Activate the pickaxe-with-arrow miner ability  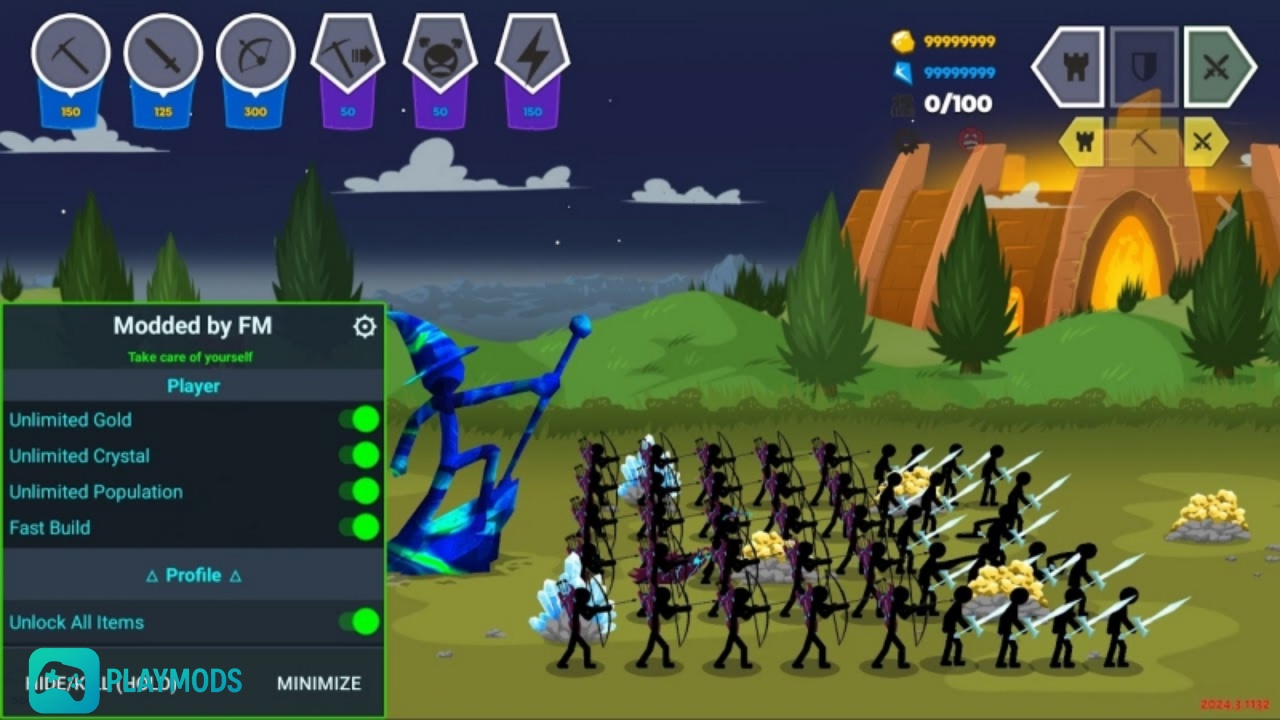pos(347,54)
